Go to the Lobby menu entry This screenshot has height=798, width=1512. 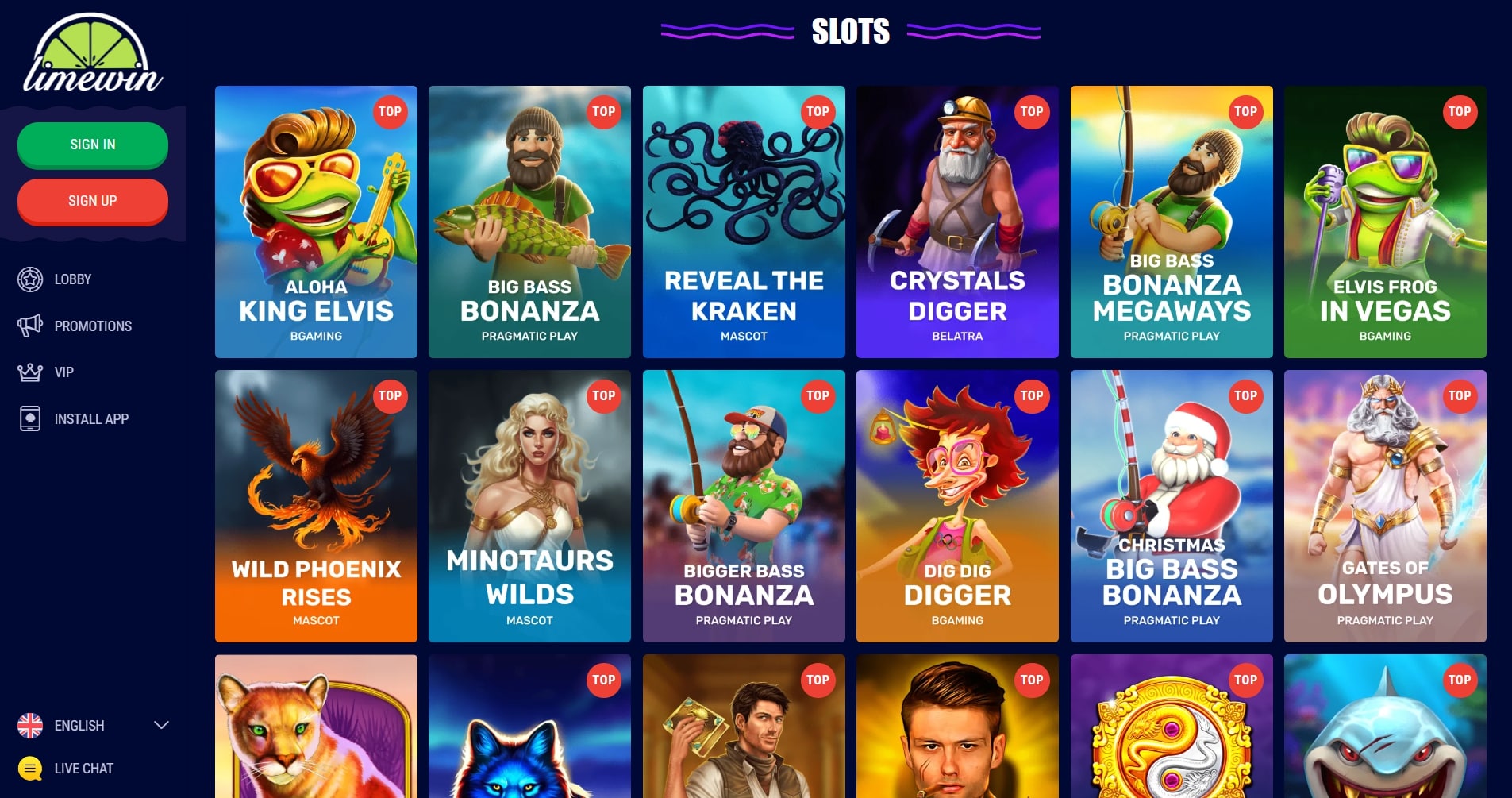coord(72,279)
